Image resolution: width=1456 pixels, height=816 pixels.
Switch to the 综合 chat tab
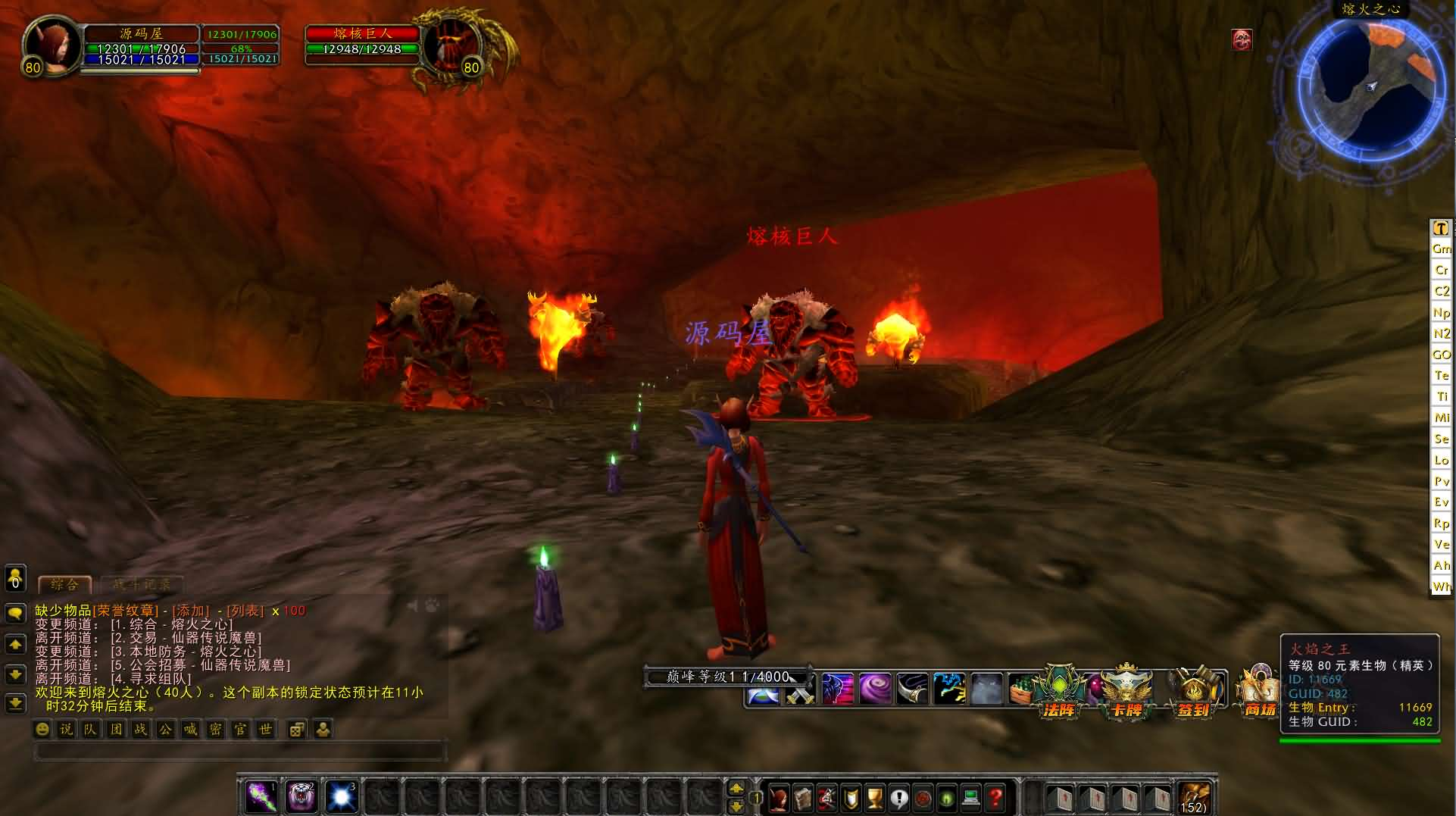(x=64, y=584)
